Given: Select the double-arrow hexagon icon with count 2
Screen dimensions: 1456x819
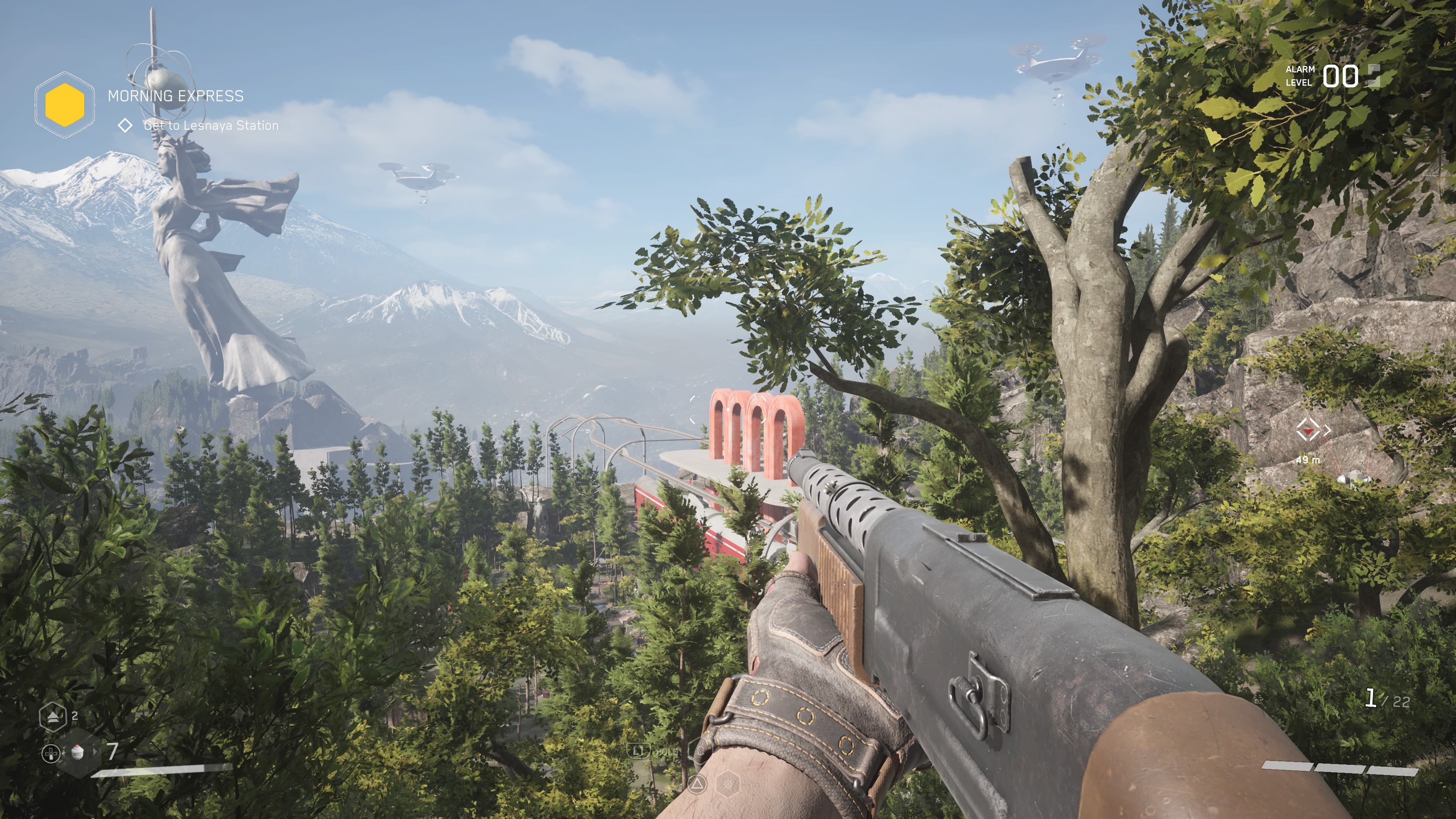Looking at the screenshot, I should (x=53, y=716).
